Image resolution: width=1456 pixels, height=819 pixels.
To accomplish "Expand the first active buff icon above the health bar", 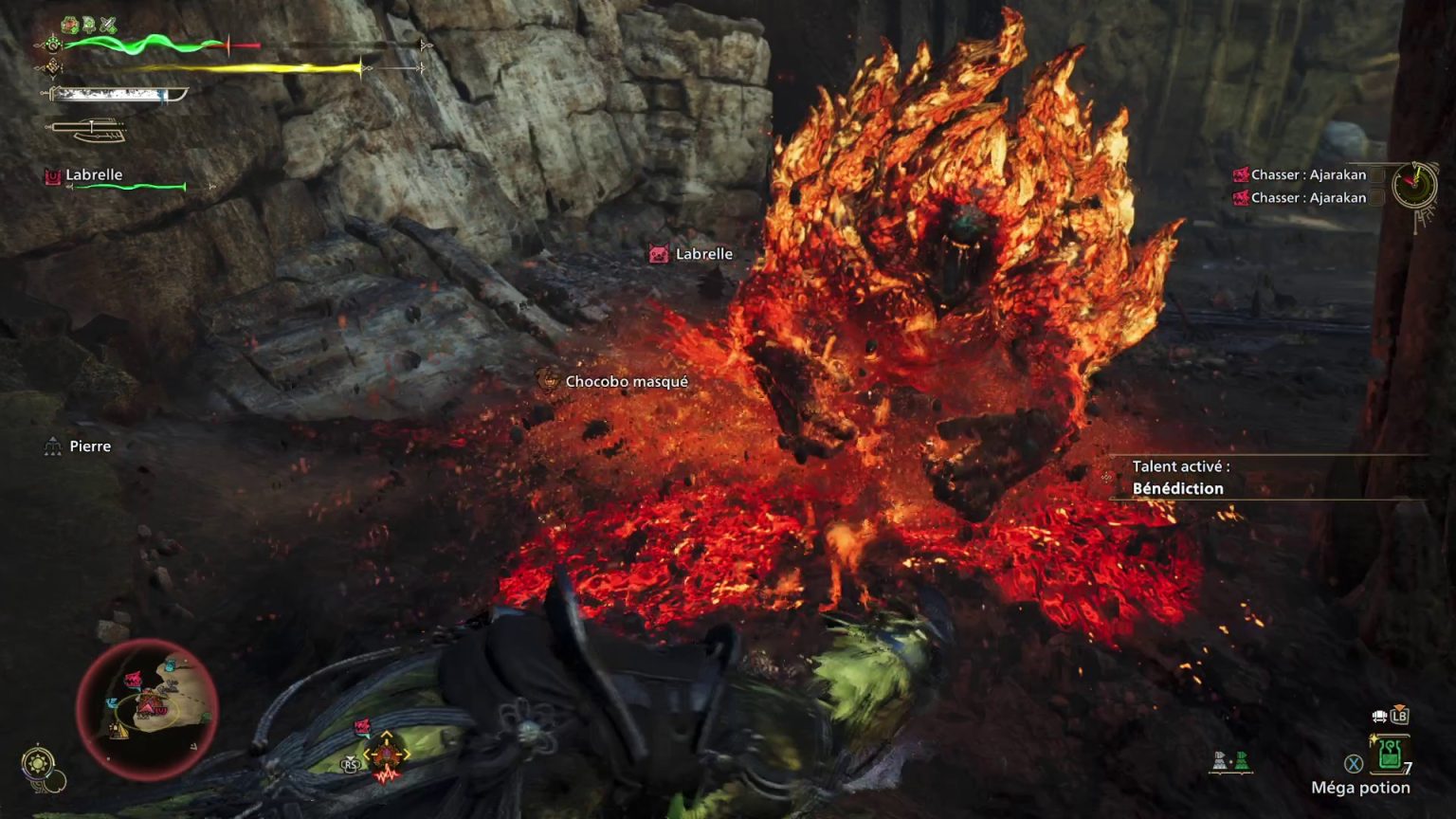I will (x=70, y=24).
